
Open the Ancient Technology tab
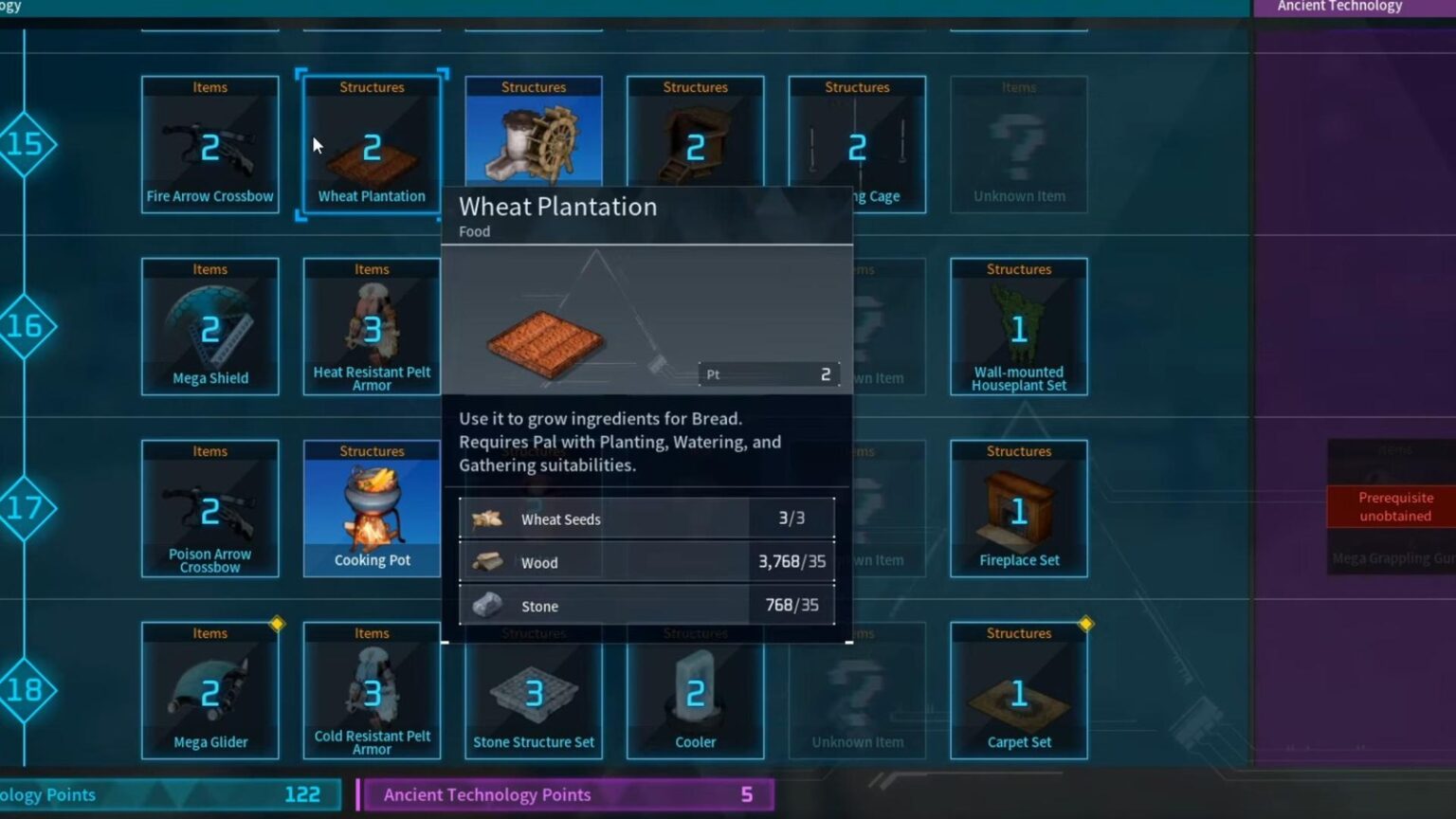(x=1338, y=6)
